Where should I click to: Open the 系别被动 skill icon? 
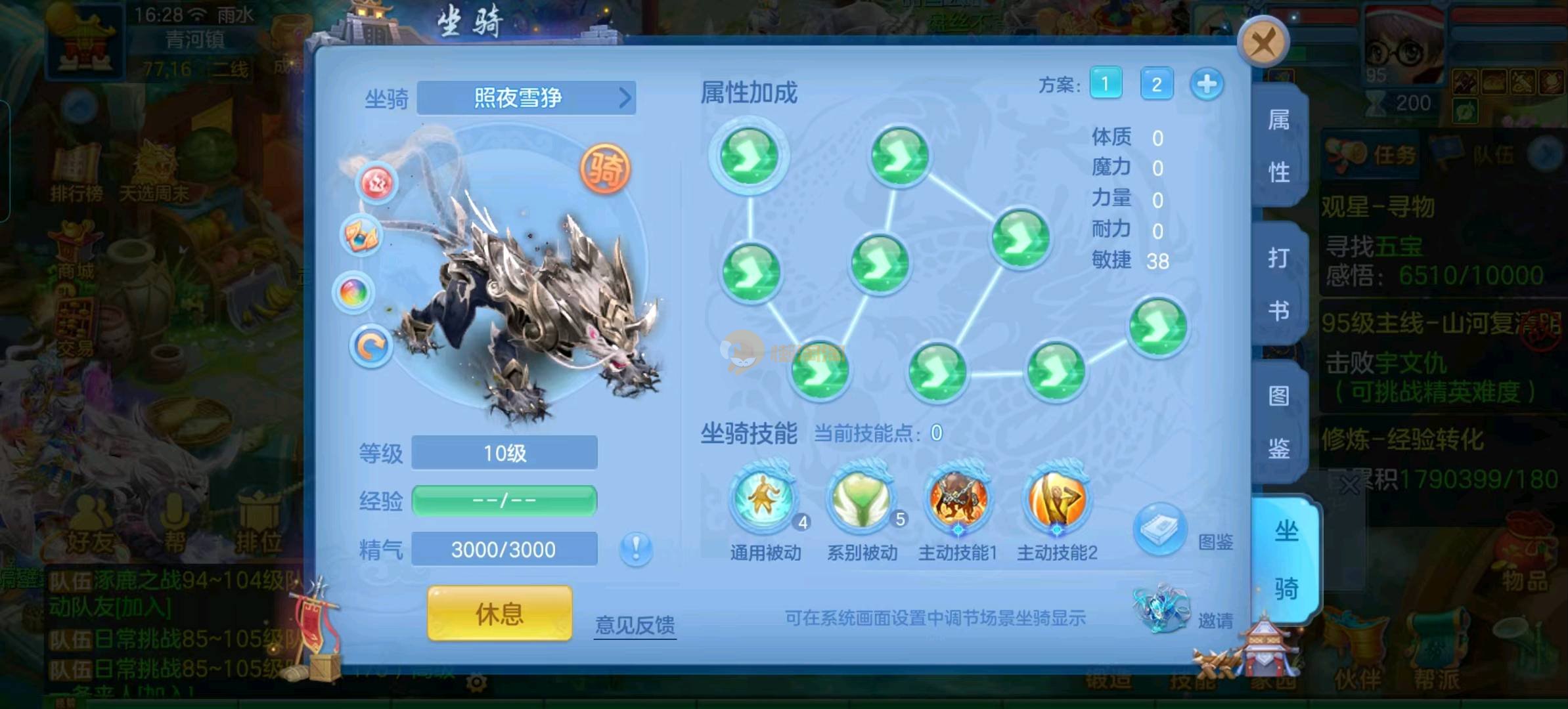tap(861, 499)
